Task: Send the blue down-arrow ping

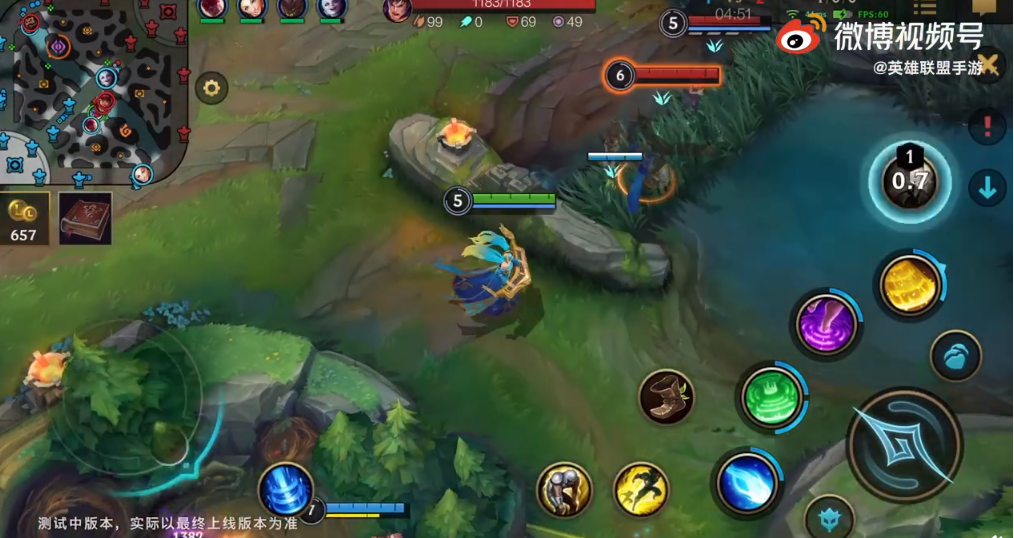Action: [x=987, y=188]
